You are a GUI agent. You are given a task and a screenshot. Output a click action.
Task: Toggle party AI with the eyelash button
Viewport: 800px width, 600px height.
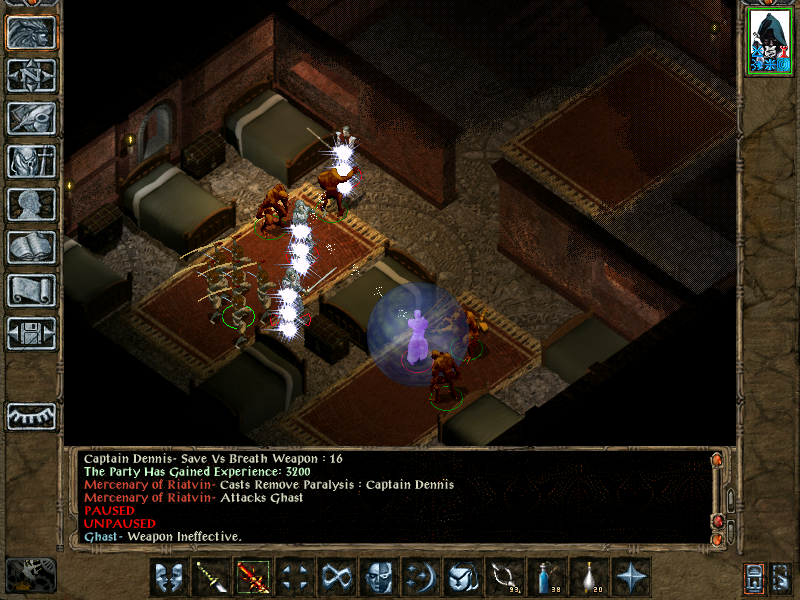31,415
